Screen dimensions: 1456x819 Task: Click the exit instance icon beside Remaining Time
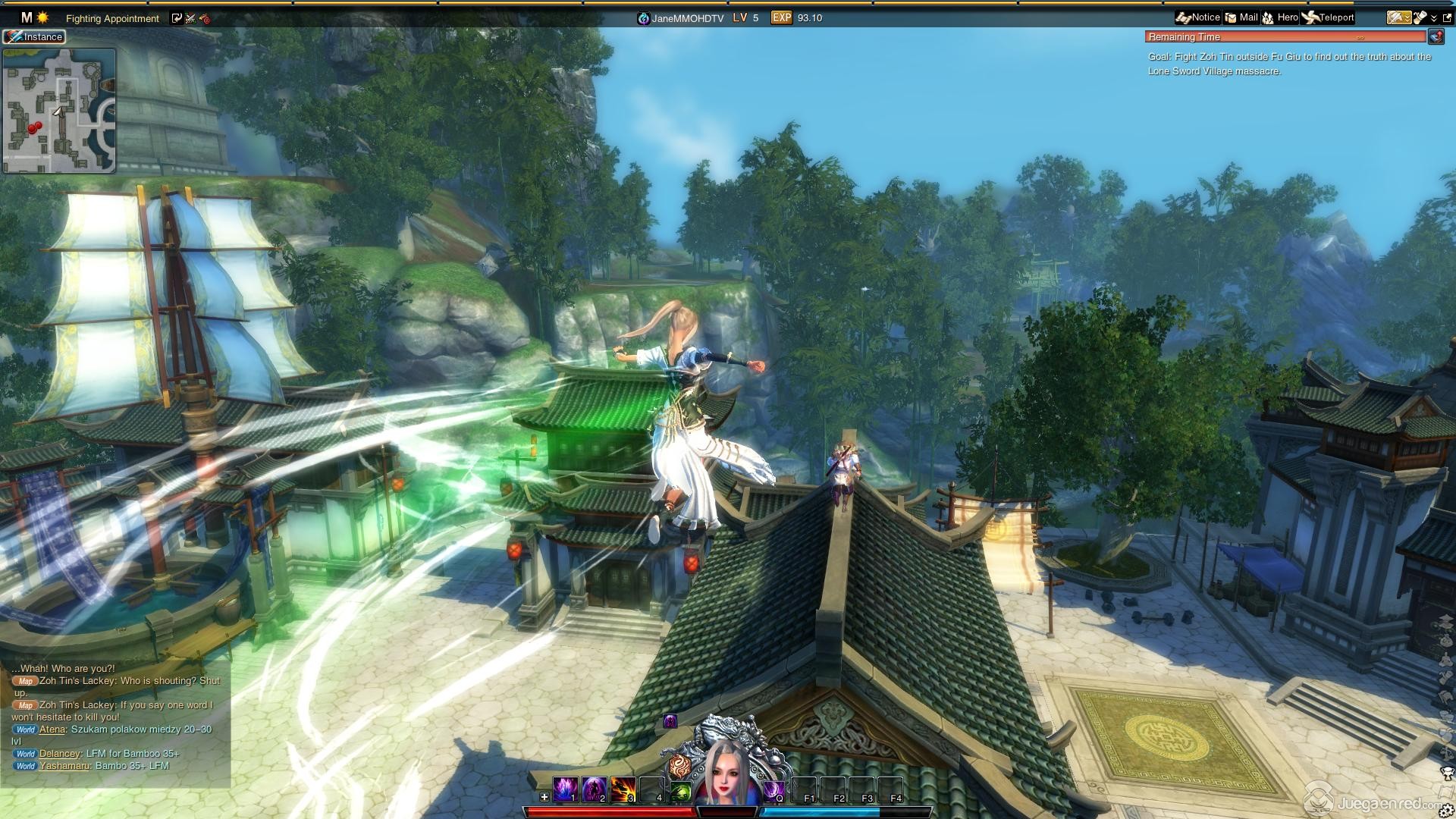click(x=1436, y=36)
